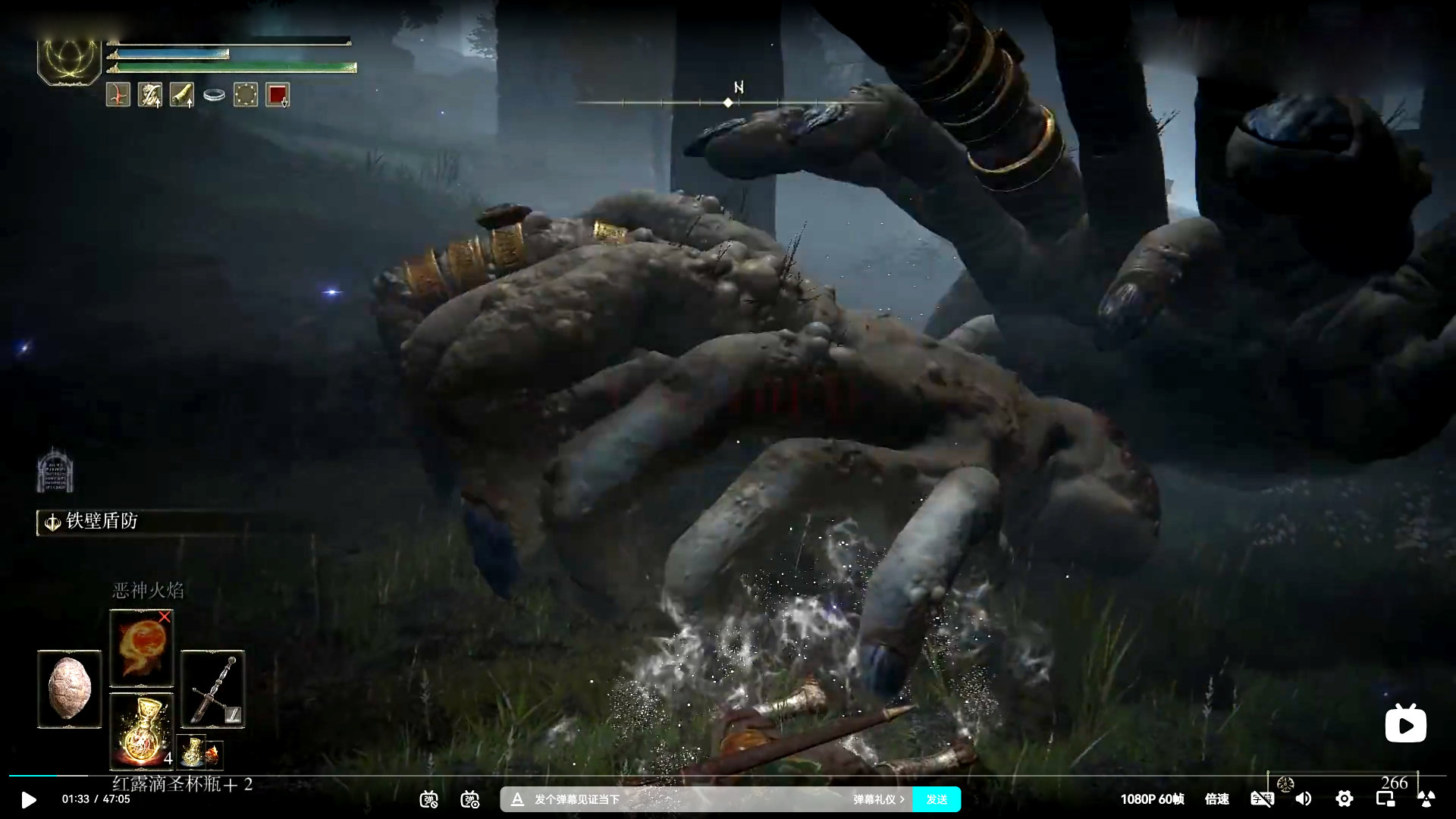Image resolution: width=1456 pixels, height=819 pixels.
Task: Click the dotted ring status icon
Action: point(246,95)
